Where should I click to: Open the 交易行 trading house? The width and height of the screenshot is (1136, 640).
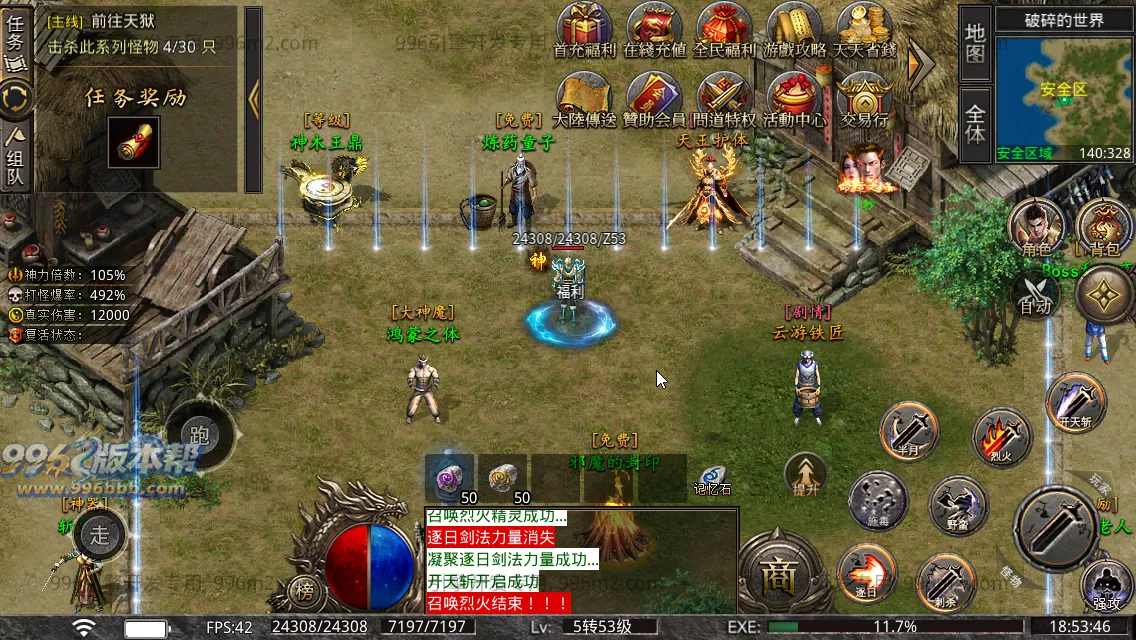865,98
